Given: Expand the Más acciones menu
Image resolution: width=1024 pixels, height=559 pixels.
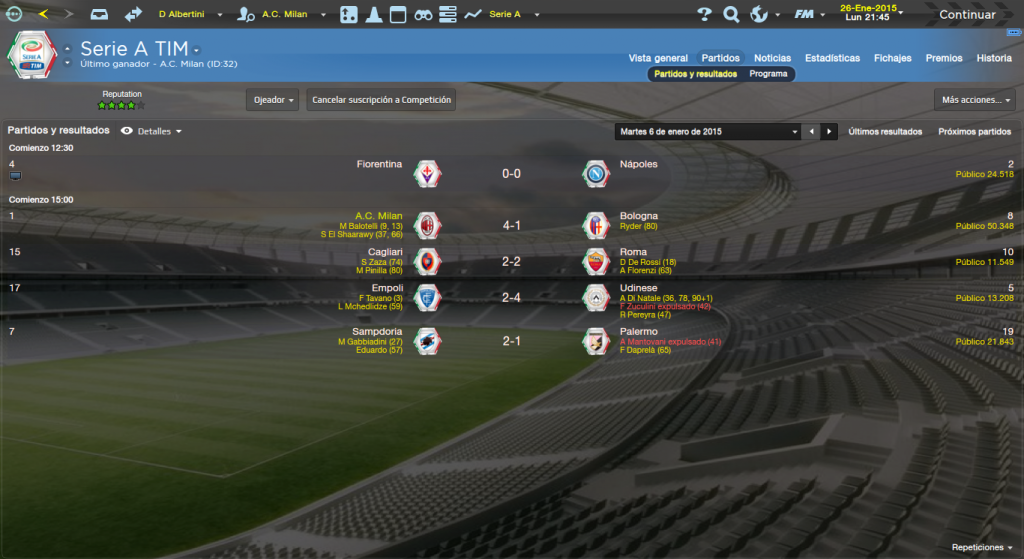Looking at the screenshot, I should pos(975,100).
